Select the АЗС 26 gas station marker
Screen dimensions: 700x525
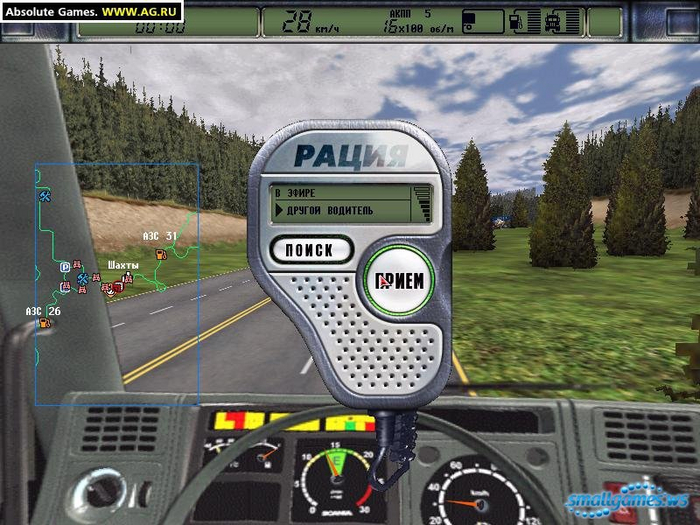(43, 323)
